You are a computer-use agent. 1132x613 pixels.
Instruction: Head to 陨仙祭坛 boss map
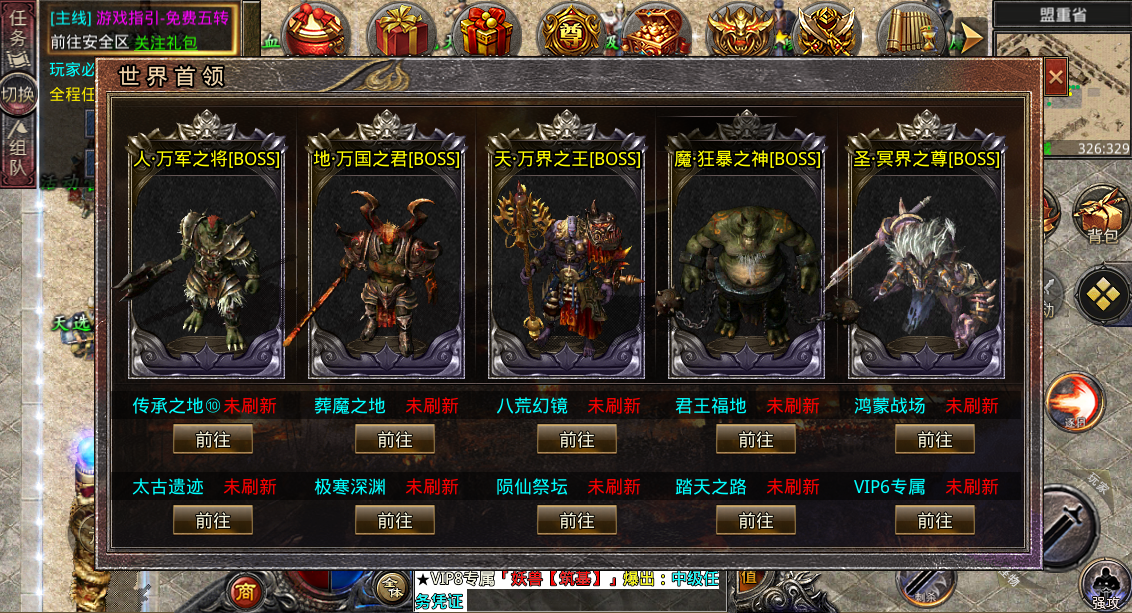tap(576, 520)
